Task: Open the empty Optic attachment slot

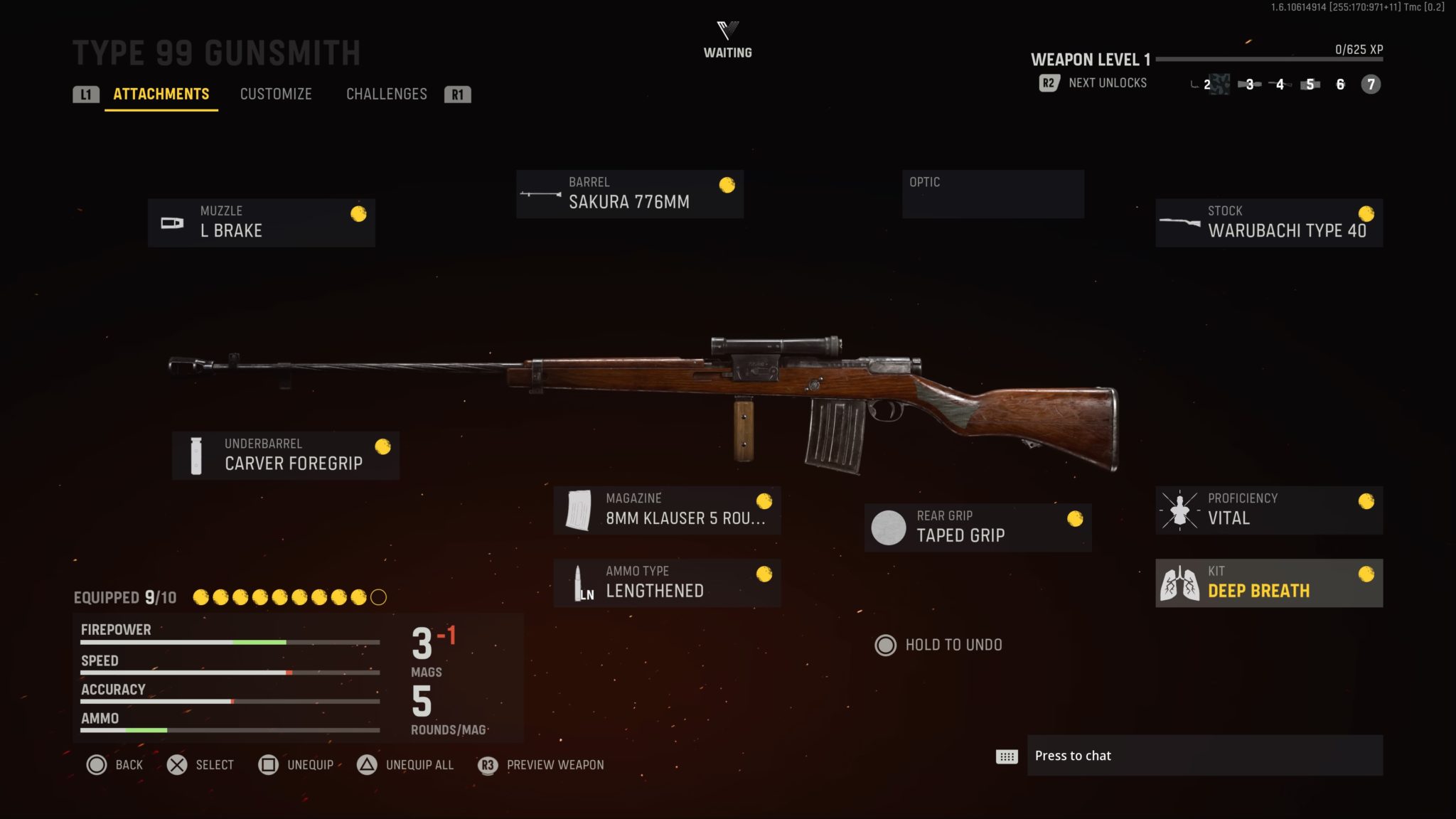Action: (992, 193)
